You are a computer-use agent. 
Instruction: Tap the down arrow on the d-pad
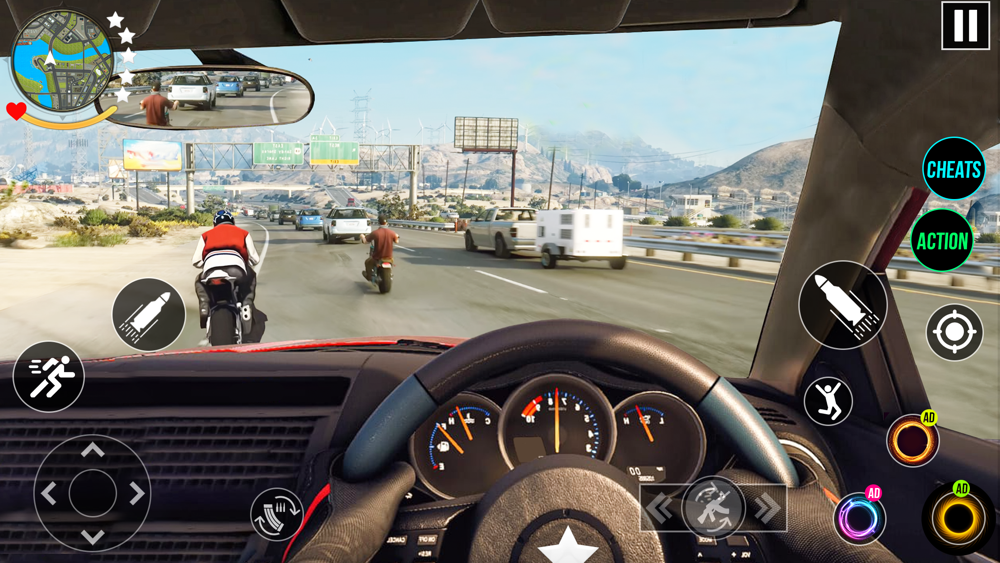pyautogui.click(x=92, y=536)
